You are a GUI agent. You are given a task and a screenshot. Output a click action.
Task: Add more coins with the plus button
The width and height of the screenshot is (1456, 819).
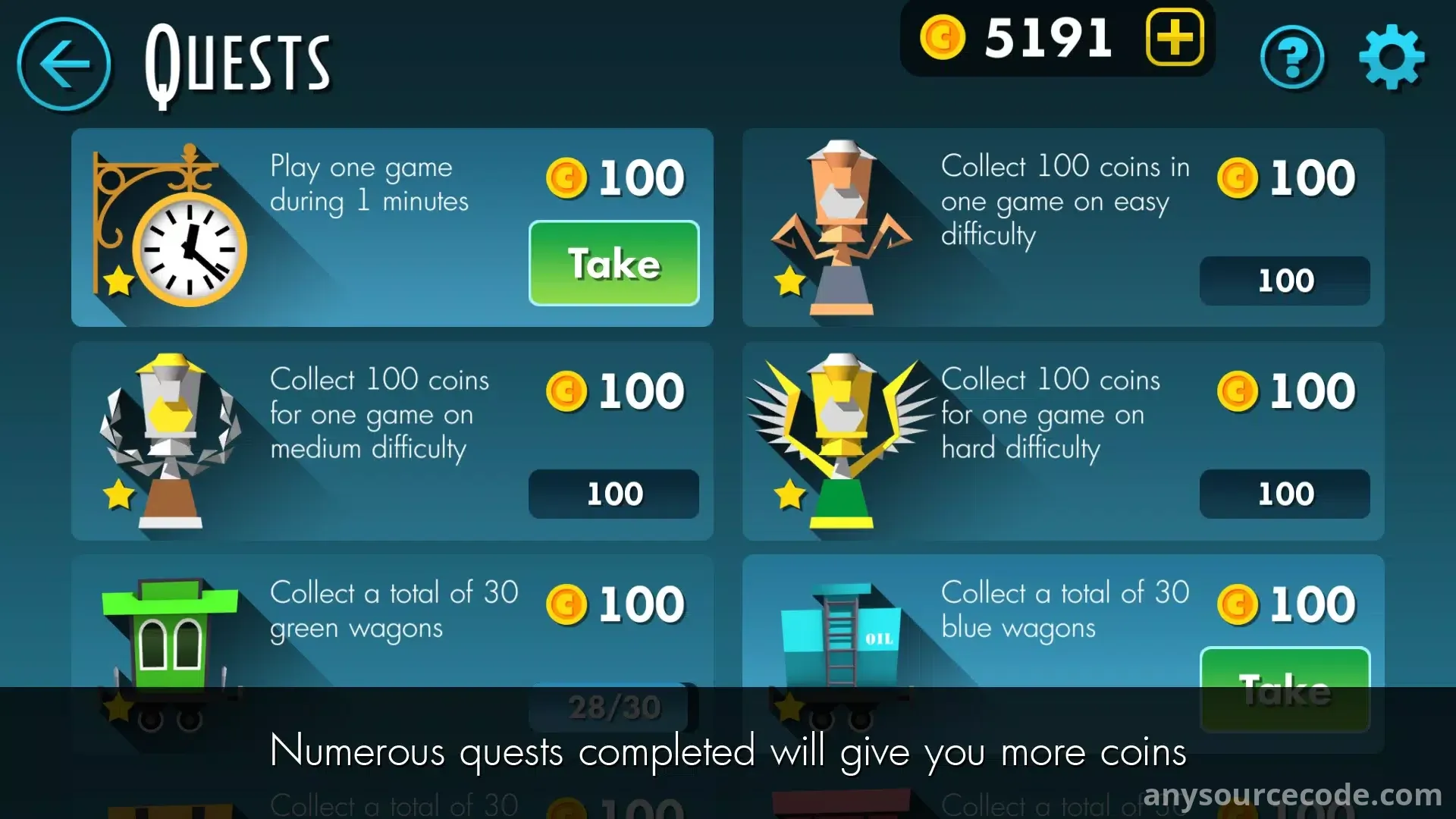tap(1175, 37)
